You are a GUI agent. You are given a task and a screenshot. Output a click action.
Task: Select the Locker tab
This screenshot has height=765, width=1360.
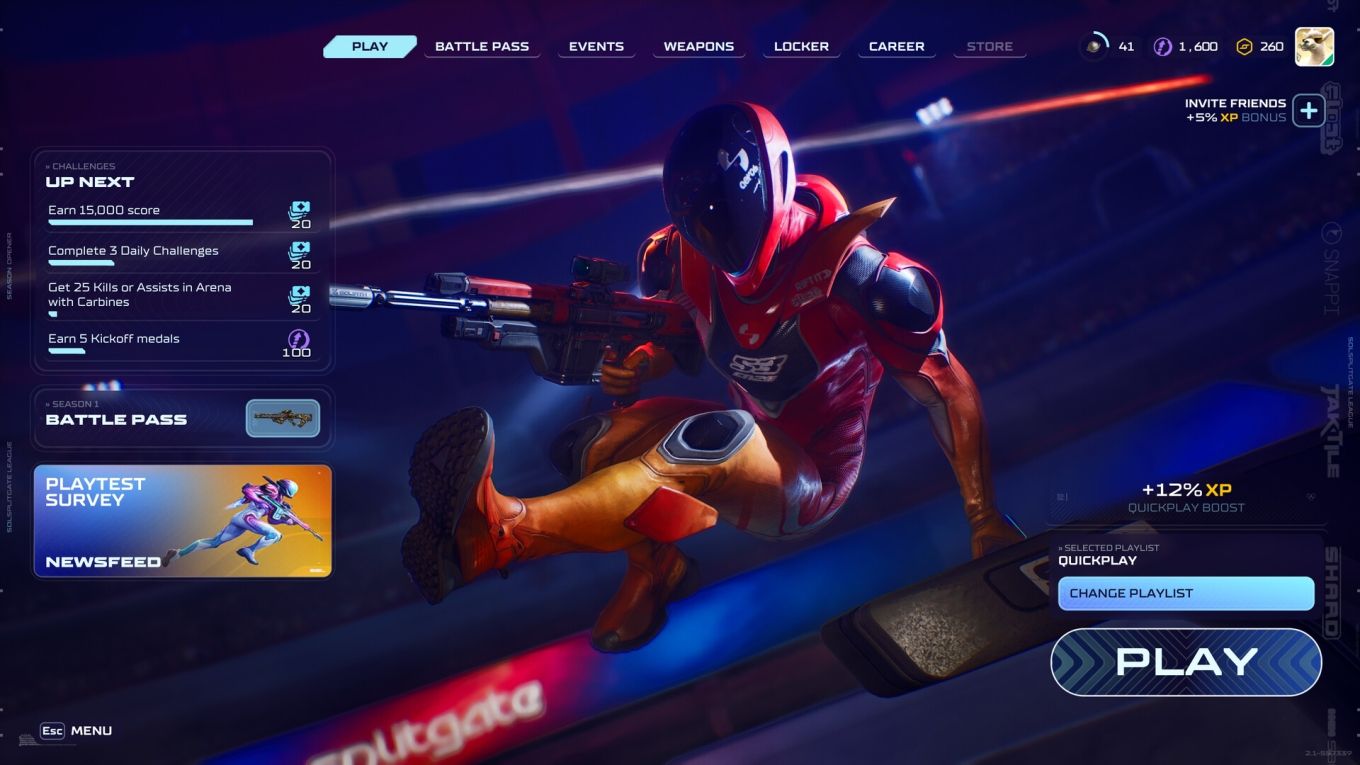pos(800,45)
